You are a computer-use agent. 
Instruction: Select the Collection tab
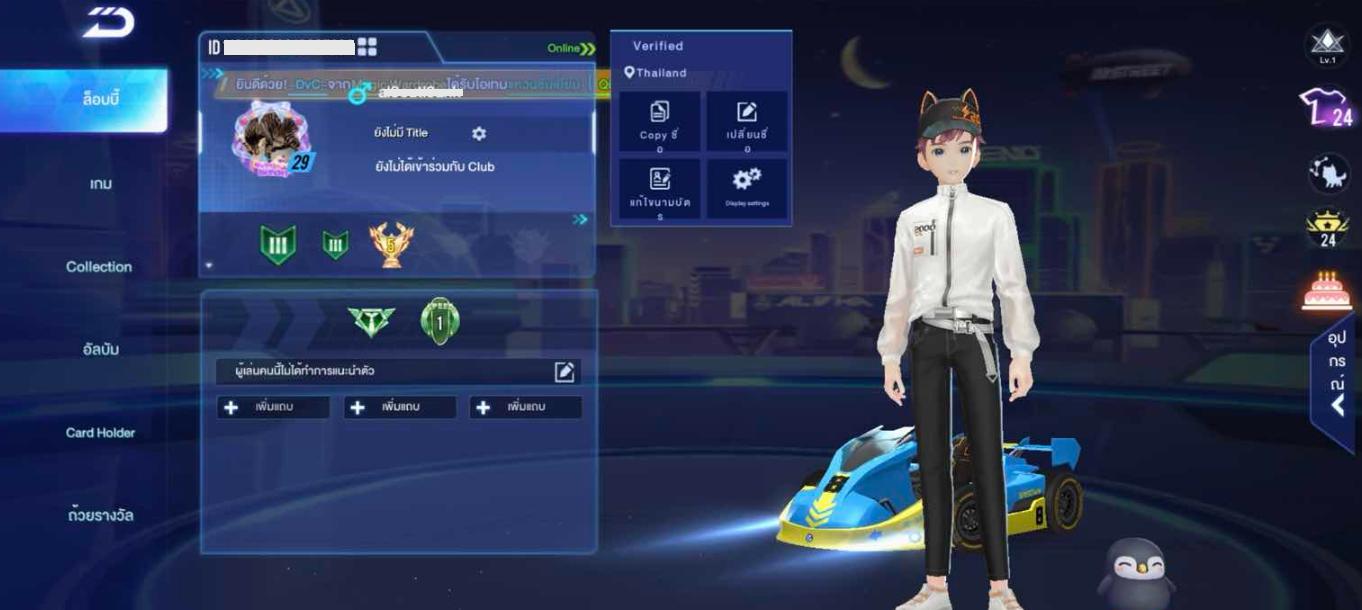99,267
